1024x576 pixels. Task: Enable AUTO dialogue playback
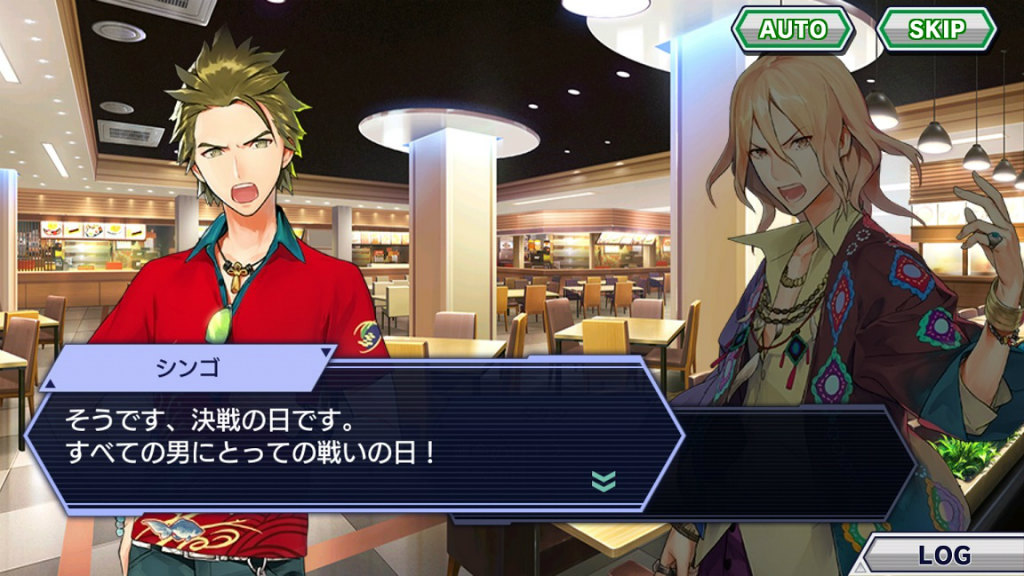pos(792,29)
